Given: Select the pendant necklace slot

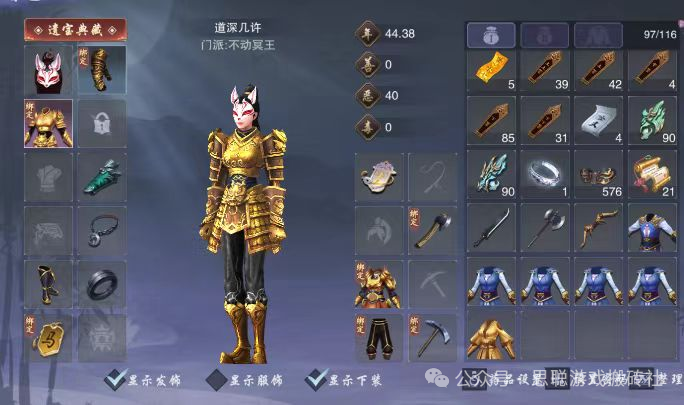Looking at the screenshot, I should pos(102,231).
